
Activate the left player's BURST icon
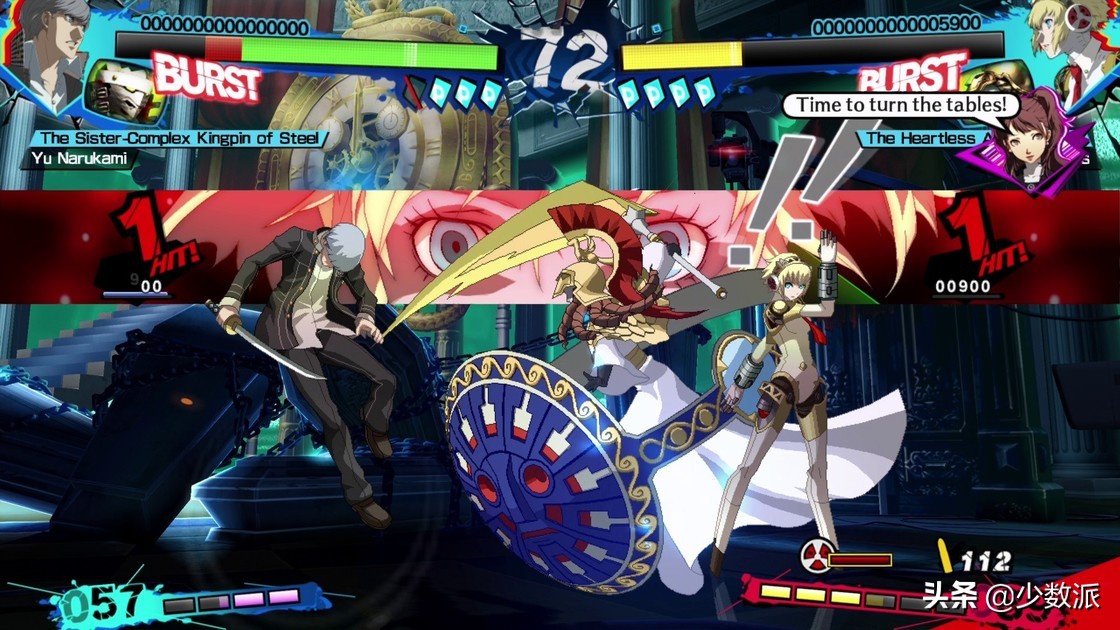(206, 80)
